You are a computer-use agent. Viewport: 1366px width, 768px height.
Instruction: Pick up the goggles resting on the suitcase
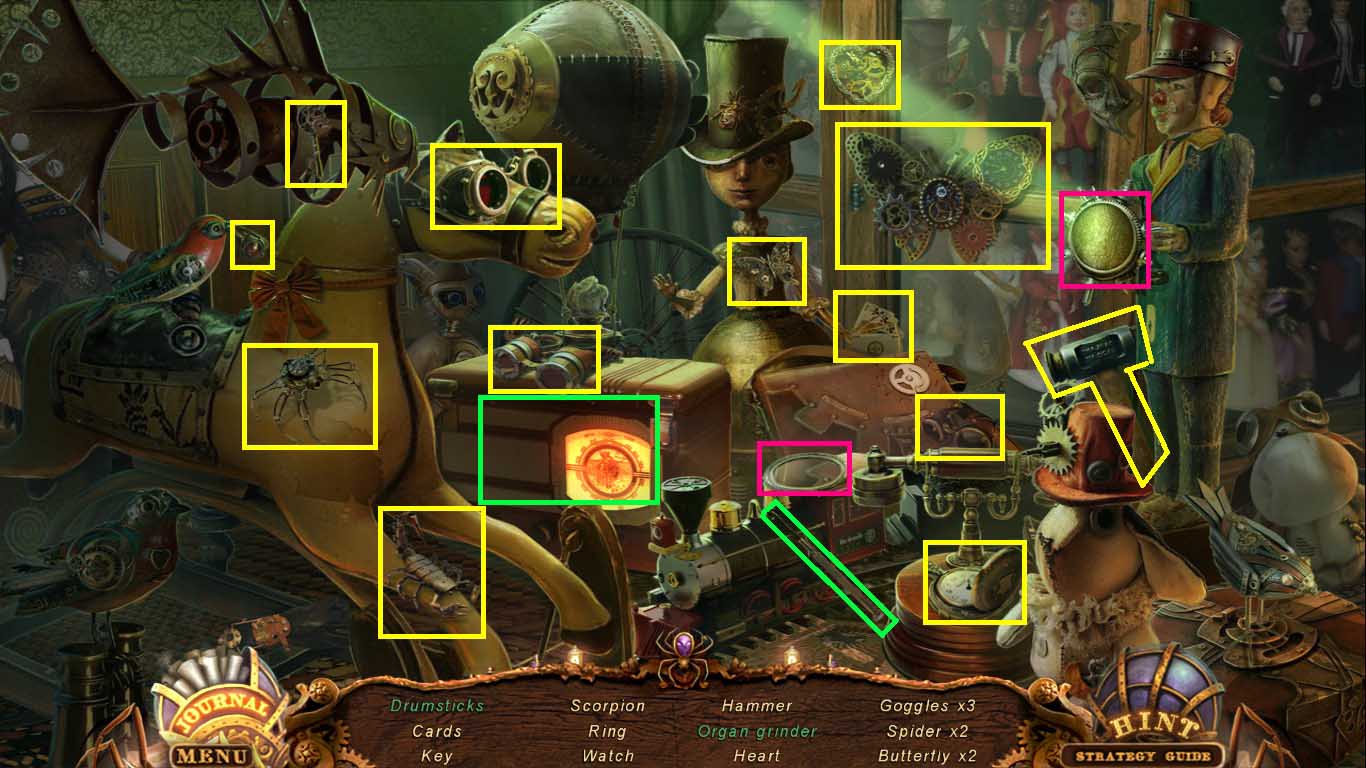coord(545,360)
